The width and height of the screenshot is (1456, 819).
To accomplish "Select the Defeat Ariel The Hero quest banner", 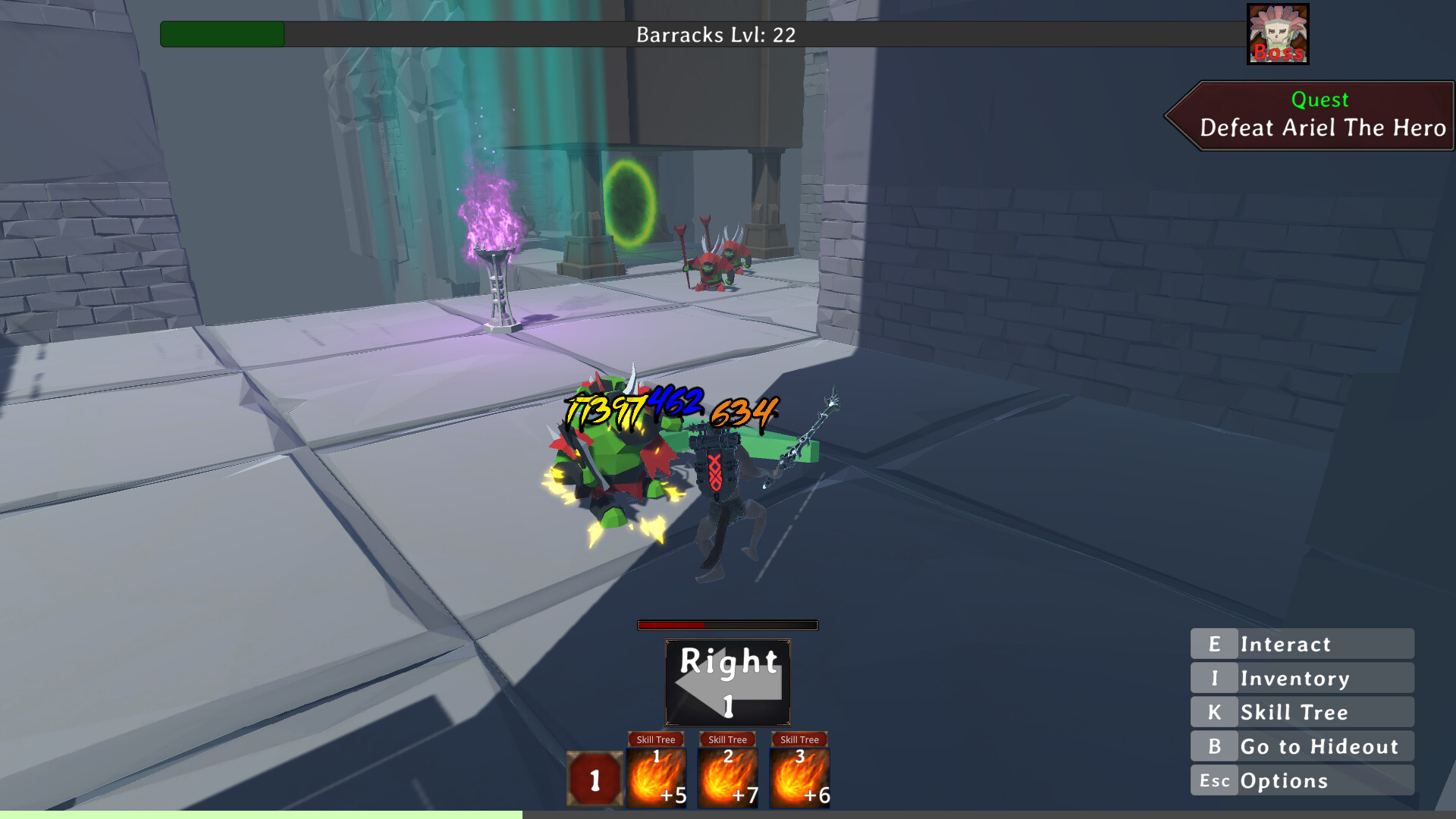I will point(1319,115).
